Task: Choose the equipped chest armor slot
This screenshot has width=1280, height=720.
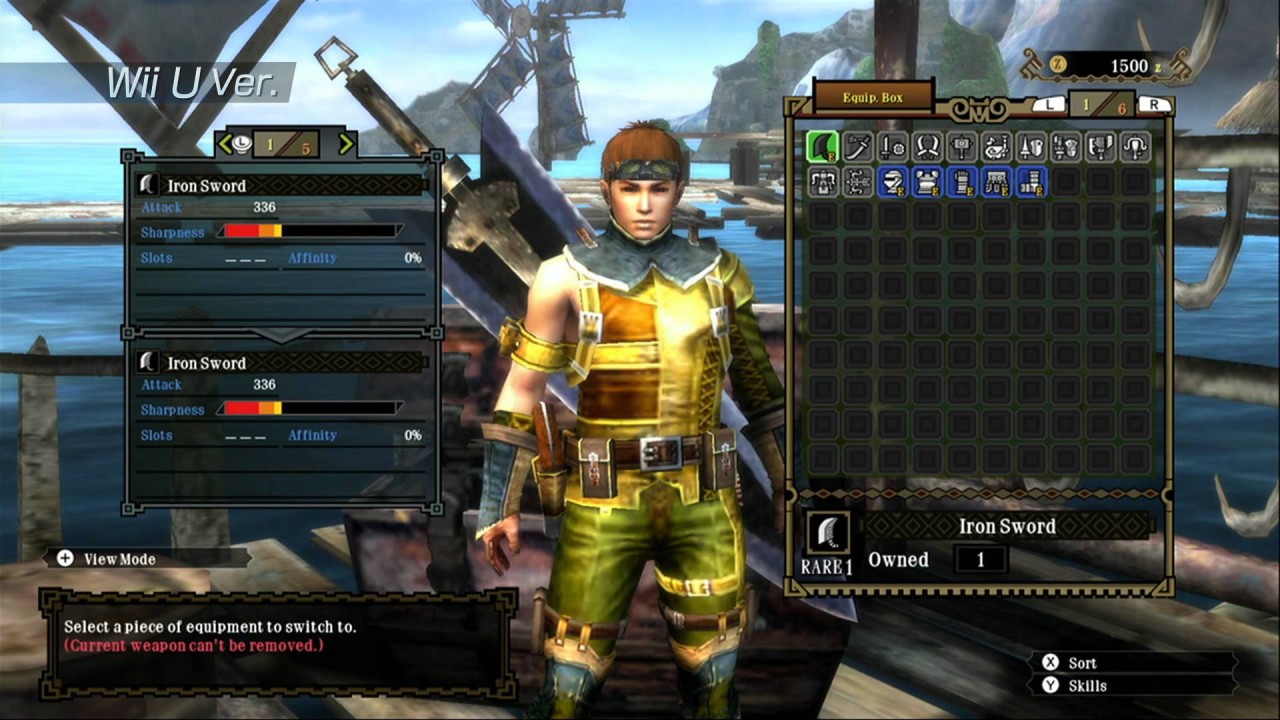Action: point(927,182)
